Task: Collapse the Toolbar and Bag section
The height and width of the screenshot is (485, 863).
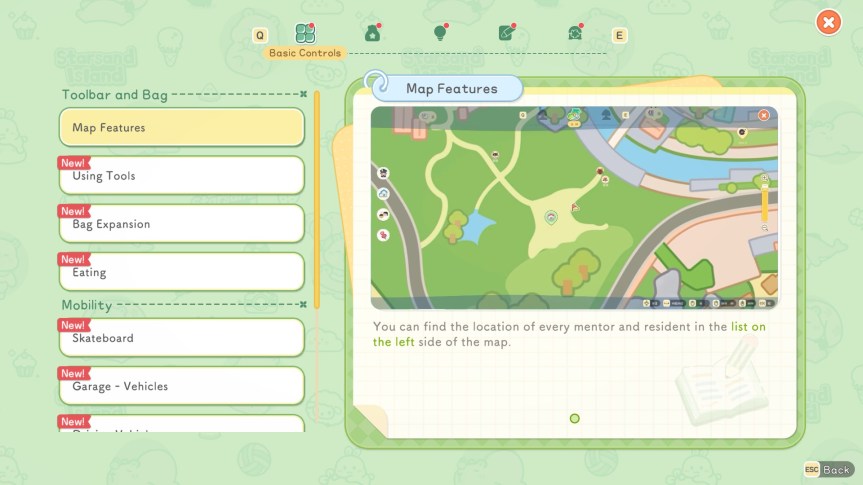Action: [x=303, y=95]
